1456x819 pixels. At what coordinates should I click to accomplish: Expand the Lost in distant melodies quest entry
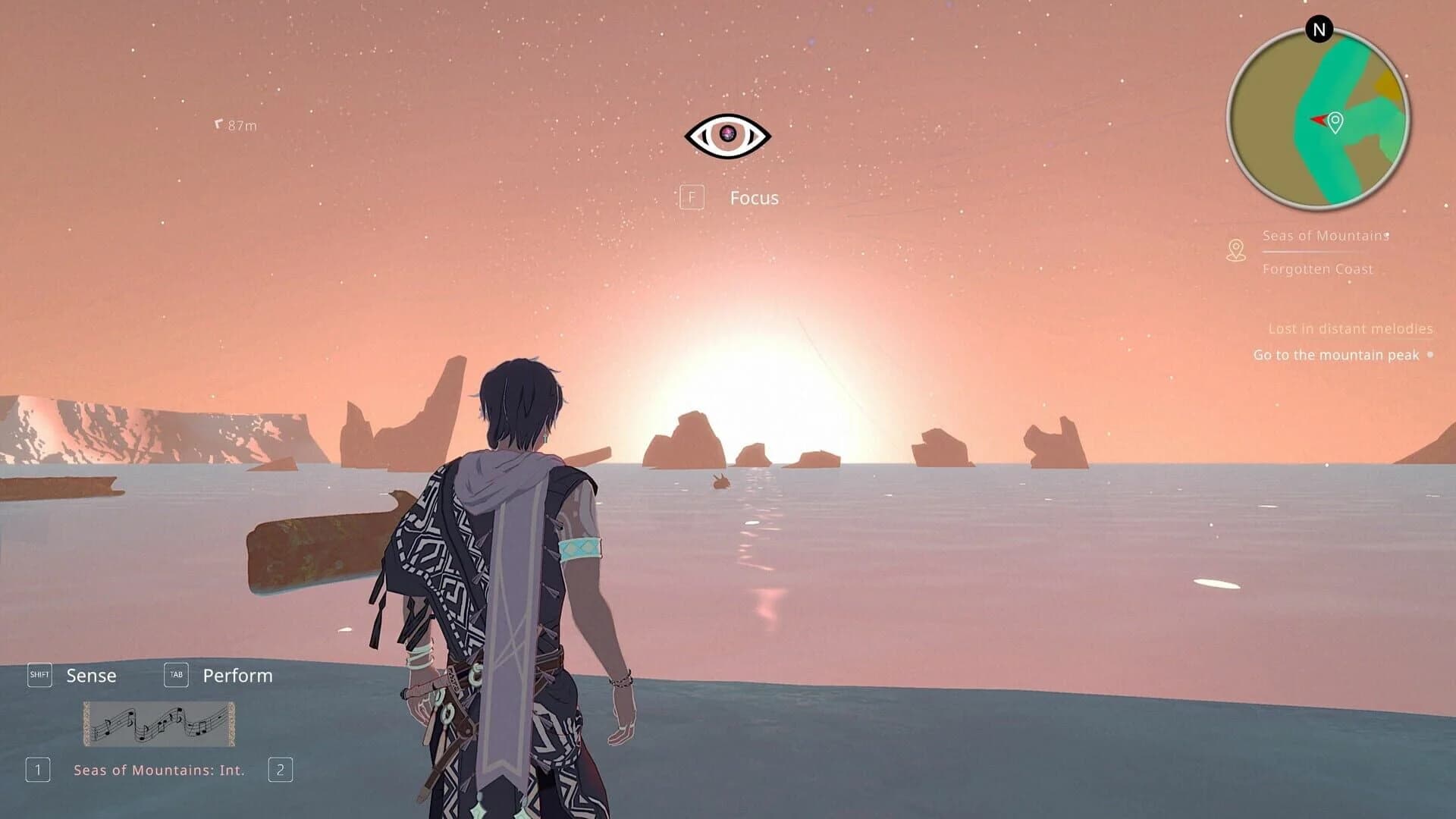click(1351, 329)
